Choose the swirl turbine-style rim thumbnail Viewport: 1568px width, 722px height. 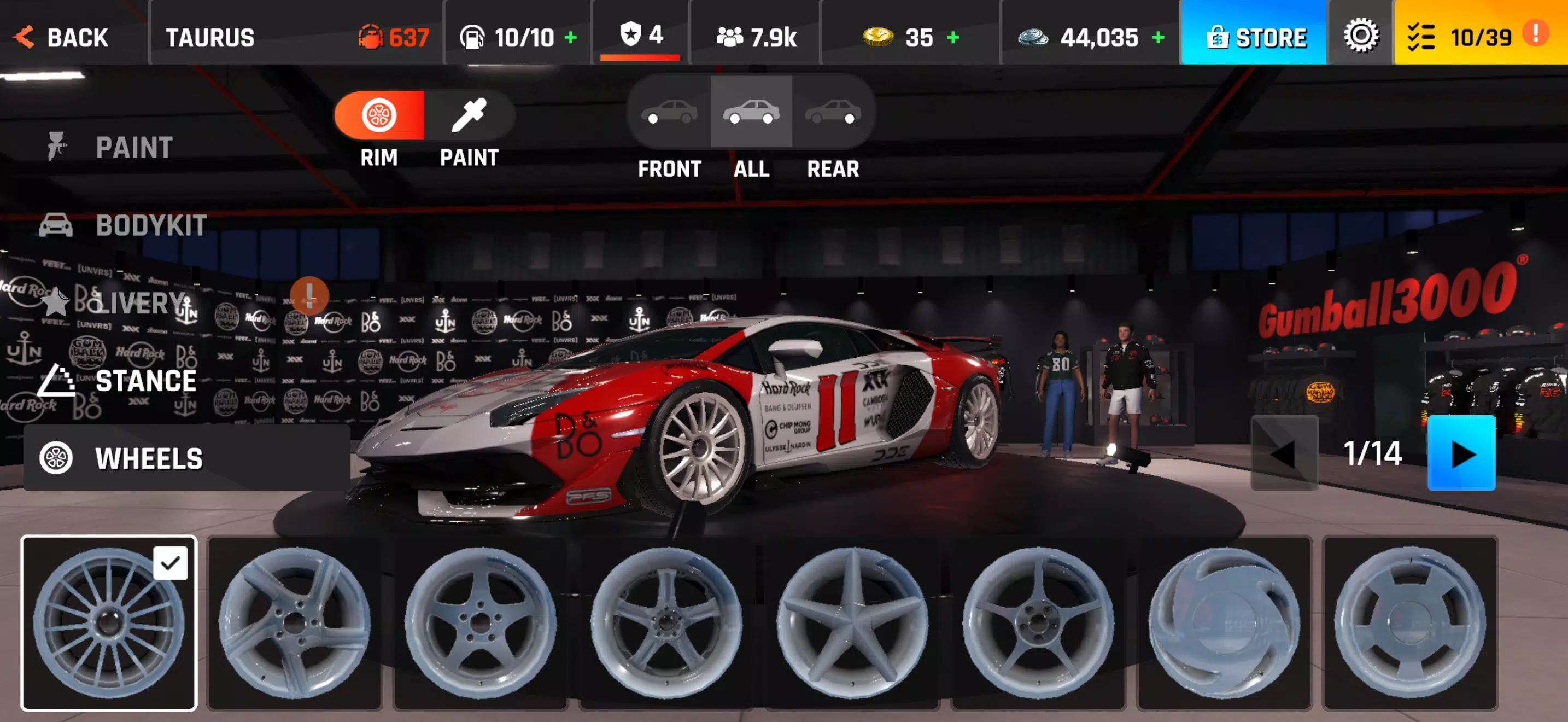point(1224,622)
